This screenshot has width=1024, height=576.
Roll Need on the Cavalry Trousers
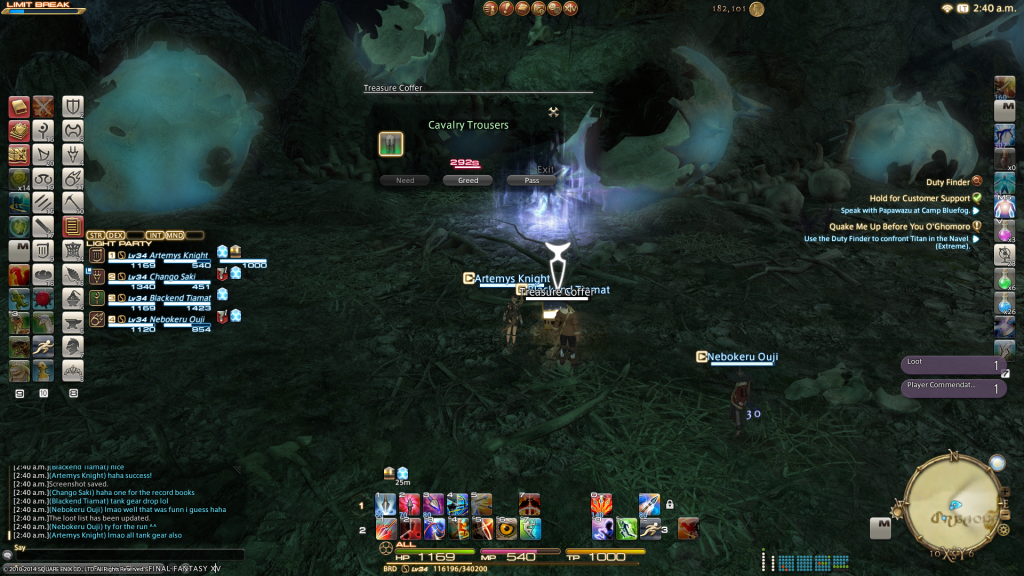click(405, 181)
